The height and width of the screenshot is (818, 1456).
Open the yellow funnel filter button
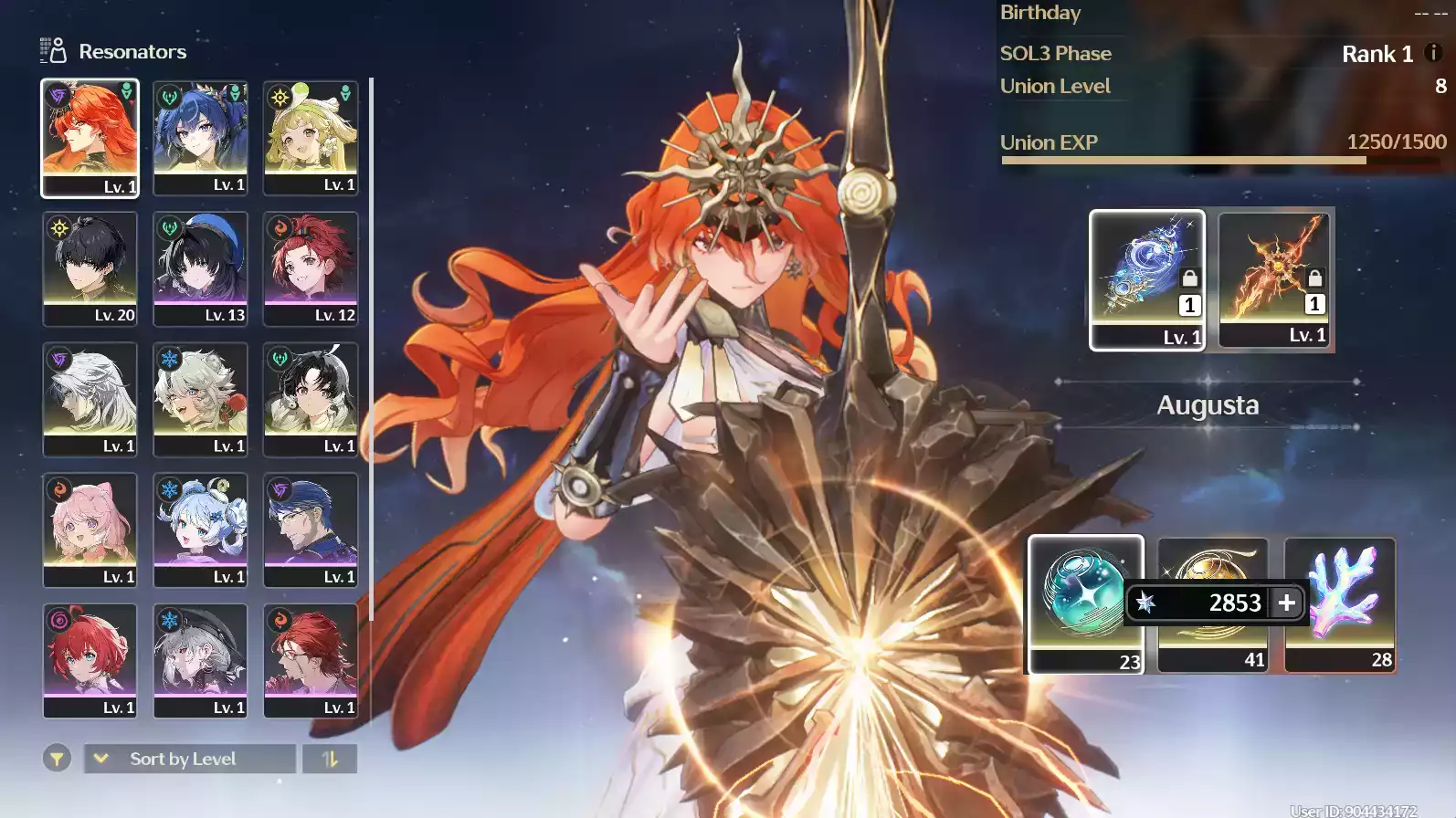coord(57,759)
